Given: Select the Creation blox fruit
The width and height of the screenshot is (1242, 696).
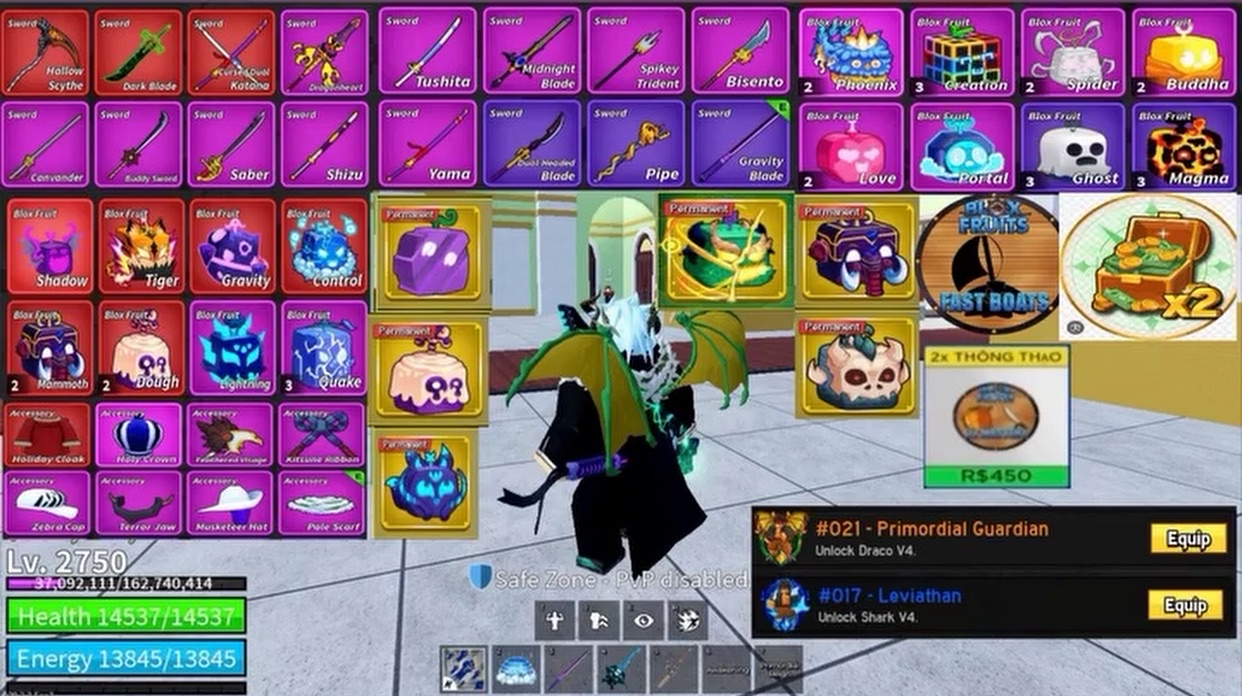Looking at the screenshot, I should point(962,52).
